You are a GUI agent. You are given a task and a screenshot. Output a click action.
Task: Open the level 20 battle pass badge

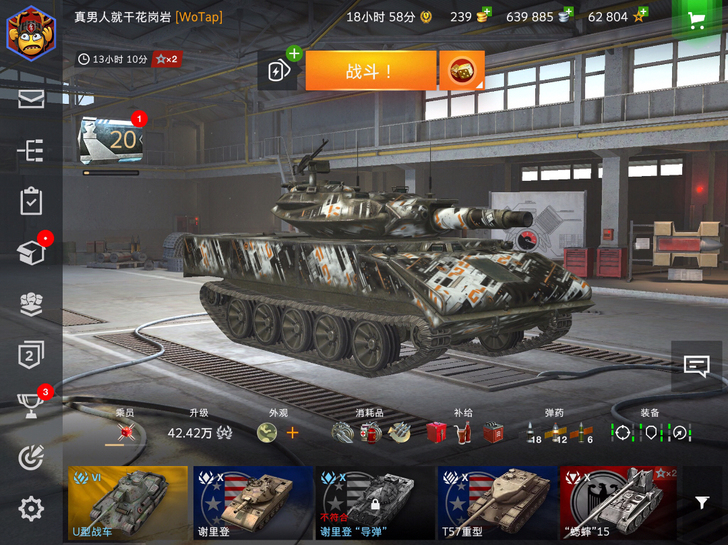pos(111,141)
